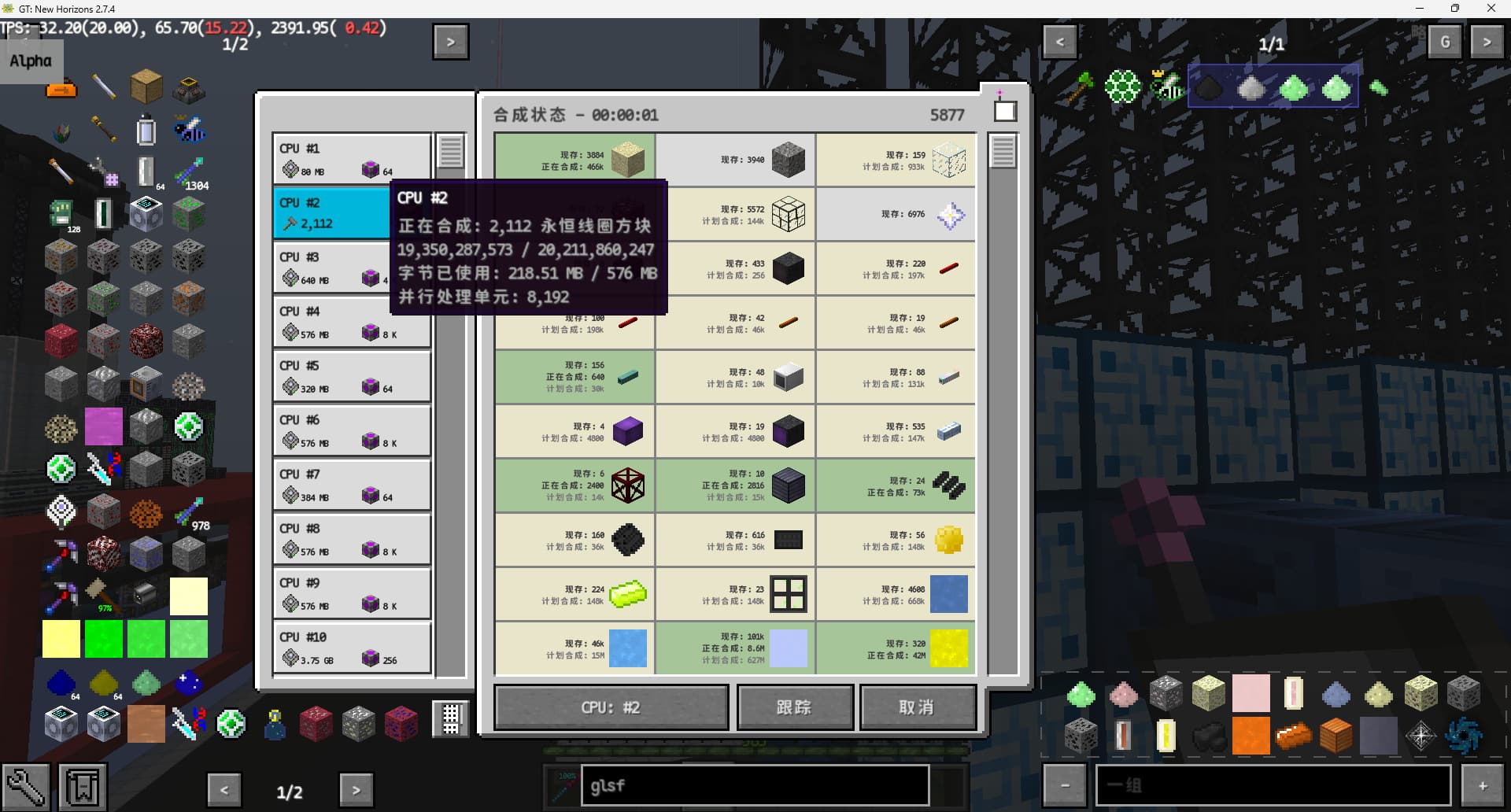Close the game window

pos(1491,9)
